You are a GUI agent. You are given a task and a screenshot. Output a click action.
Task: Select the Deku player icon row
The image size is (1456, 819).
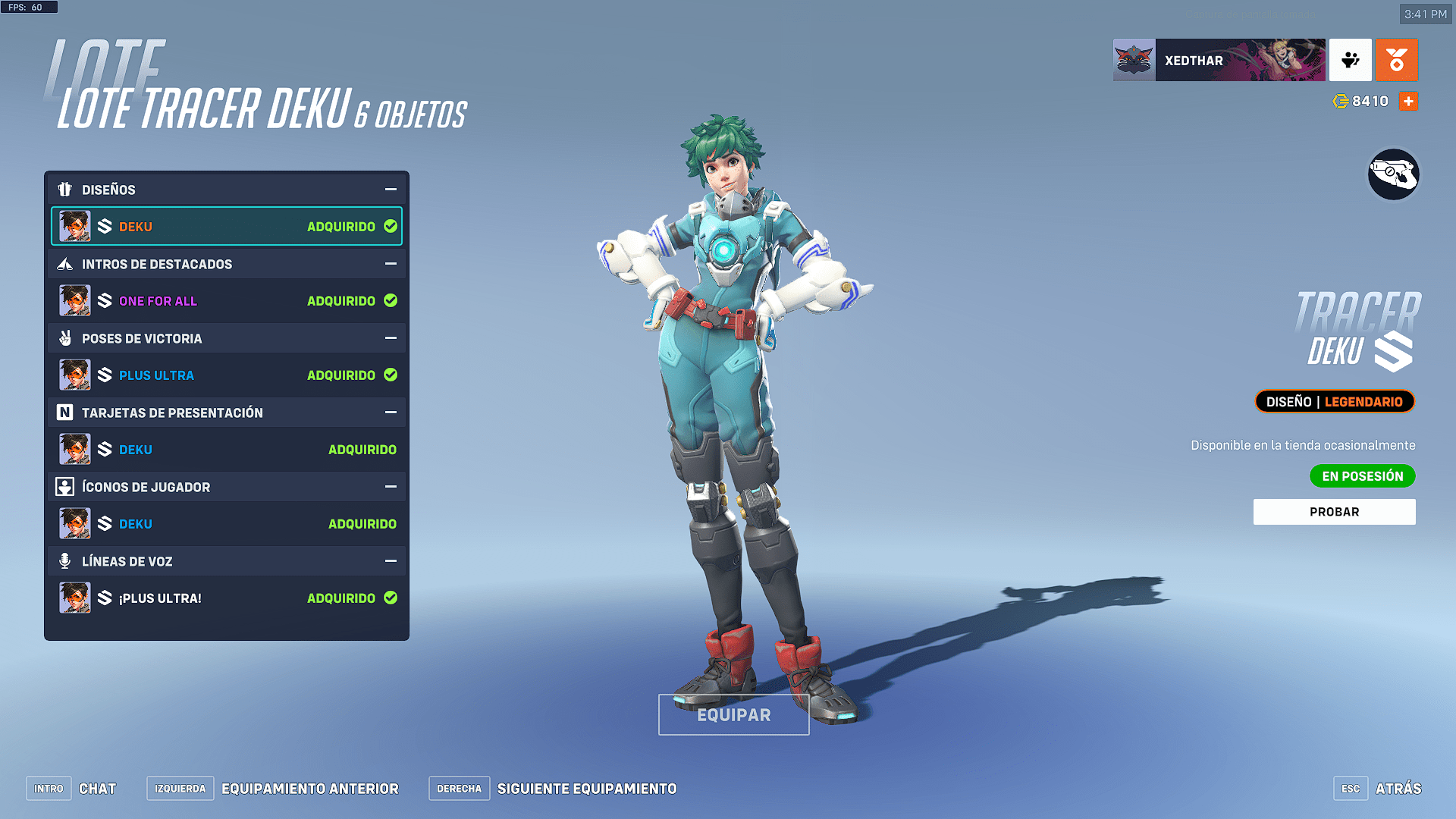(x=226, y=524)
